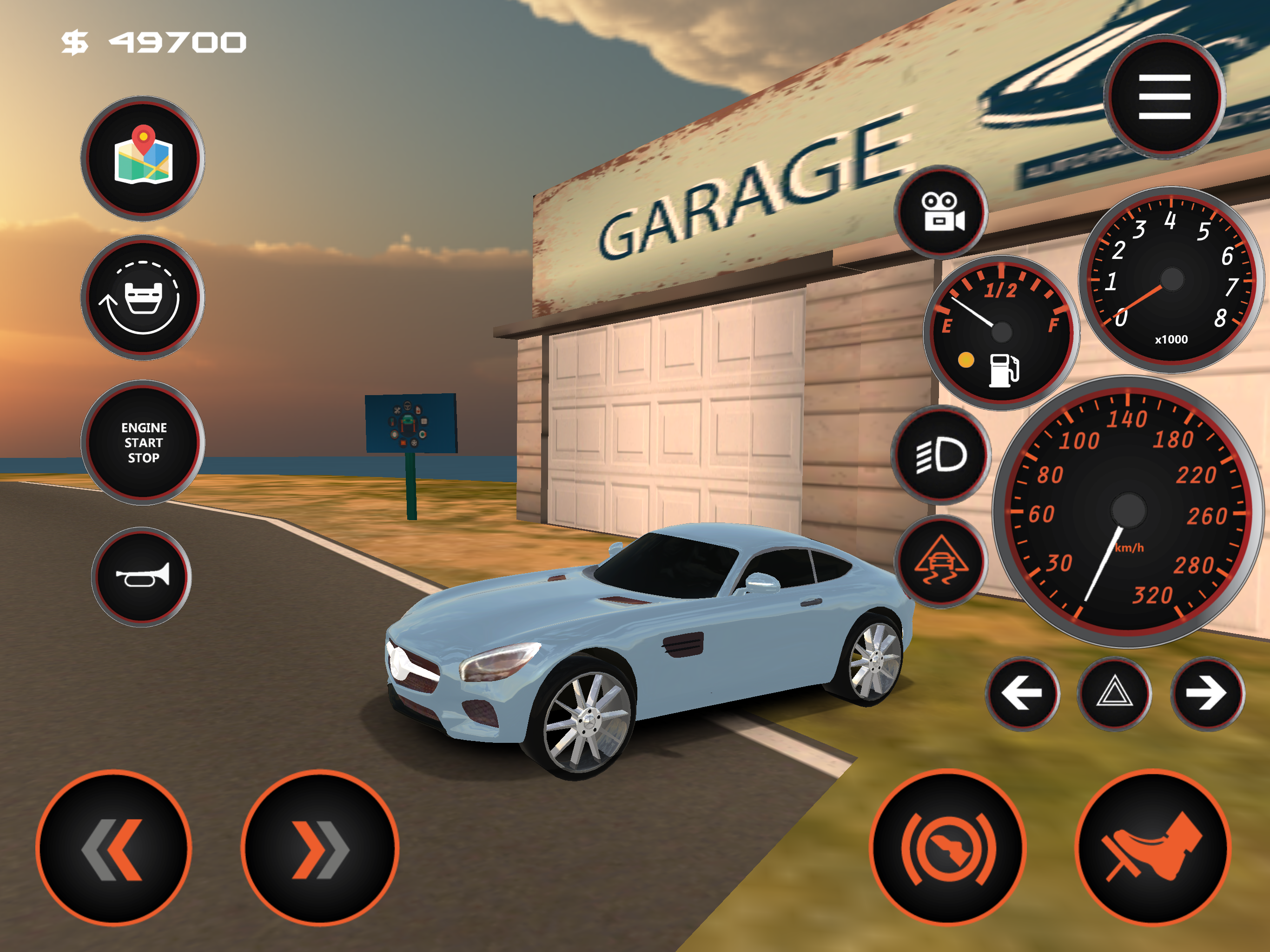Tap the car reset/flip button
Viewport: 1270px width, 952px height.
[143, 297]
